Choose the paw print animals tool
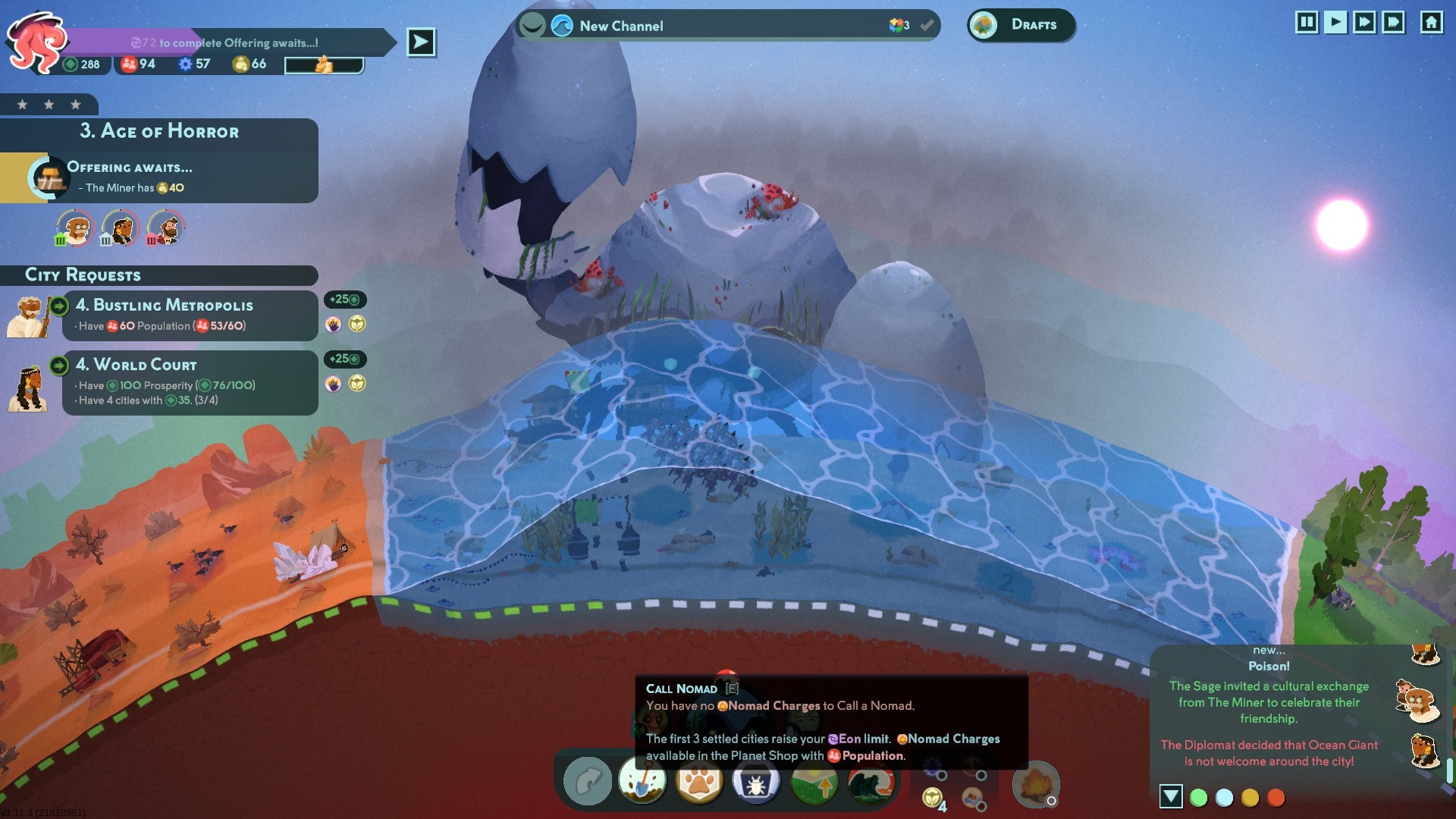This screenshot has height=819, width=1456. tap(699, 781)
